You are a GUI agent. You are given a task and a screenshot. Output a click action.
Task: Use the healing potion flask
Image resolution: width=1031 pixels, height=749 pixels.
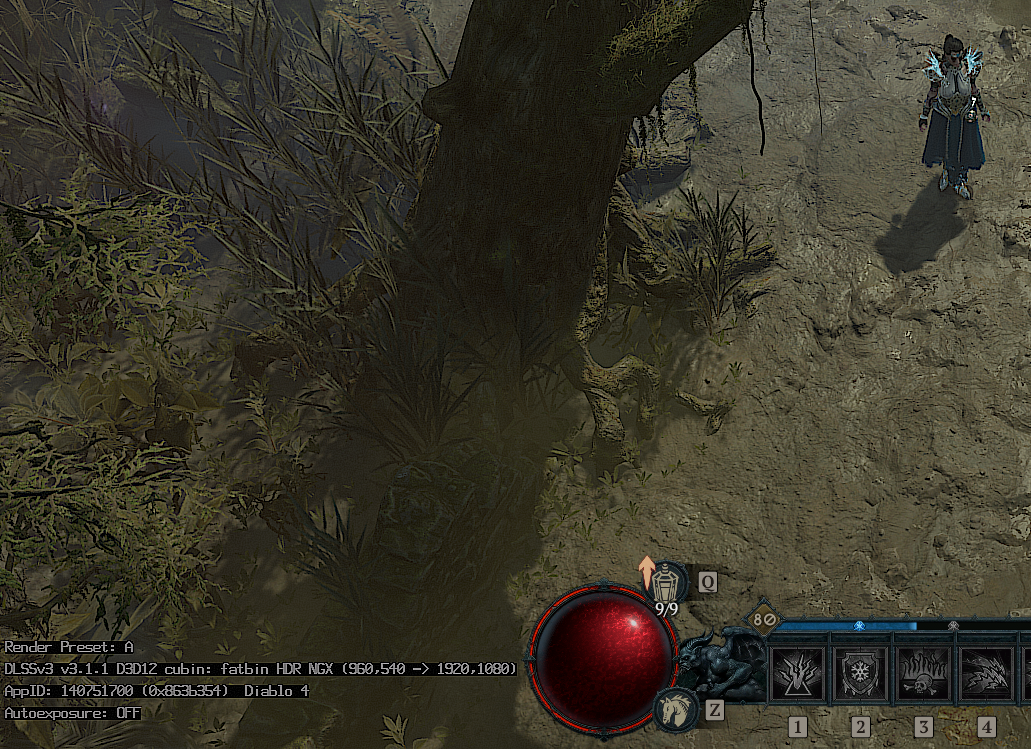(x=666, y=579)
